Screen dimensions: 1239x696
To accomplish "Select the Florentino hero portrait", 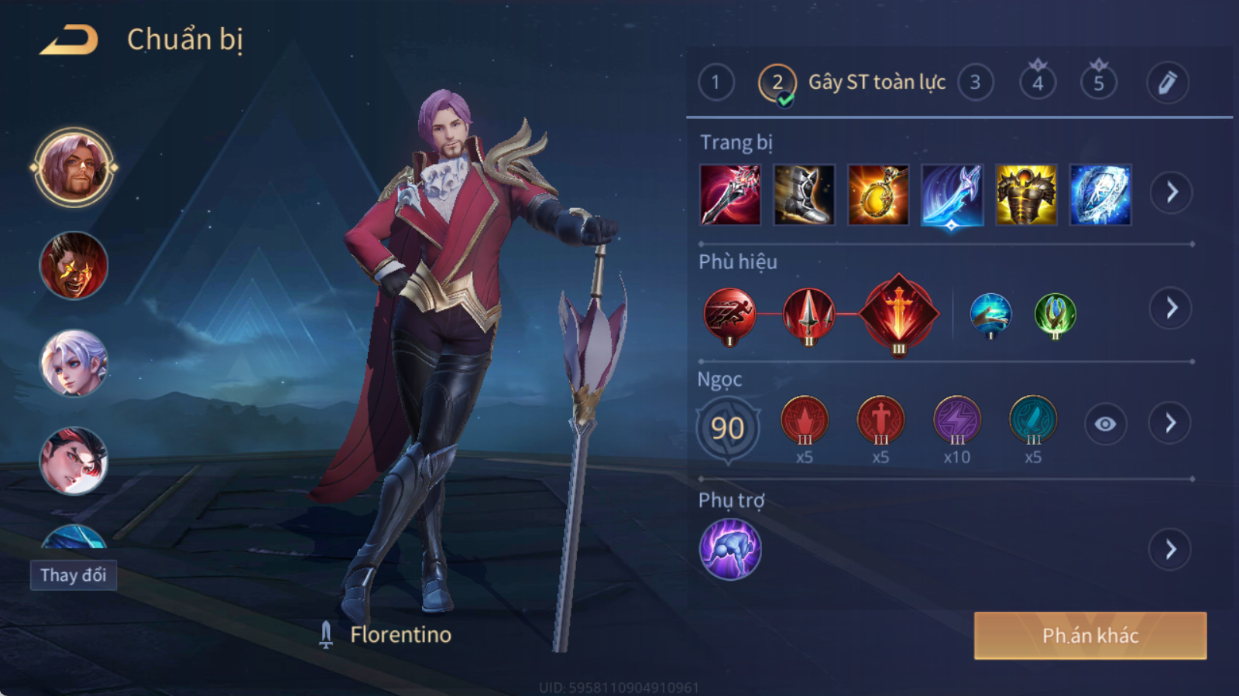I will coord(73,167).
